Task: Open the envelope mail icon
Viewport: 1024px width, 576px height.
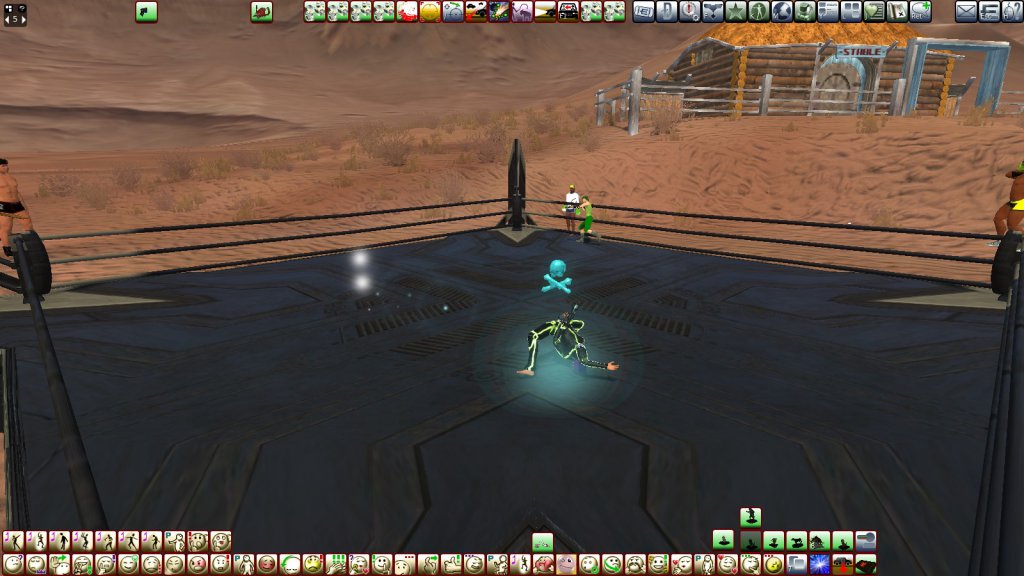Action: pos(966,11)
